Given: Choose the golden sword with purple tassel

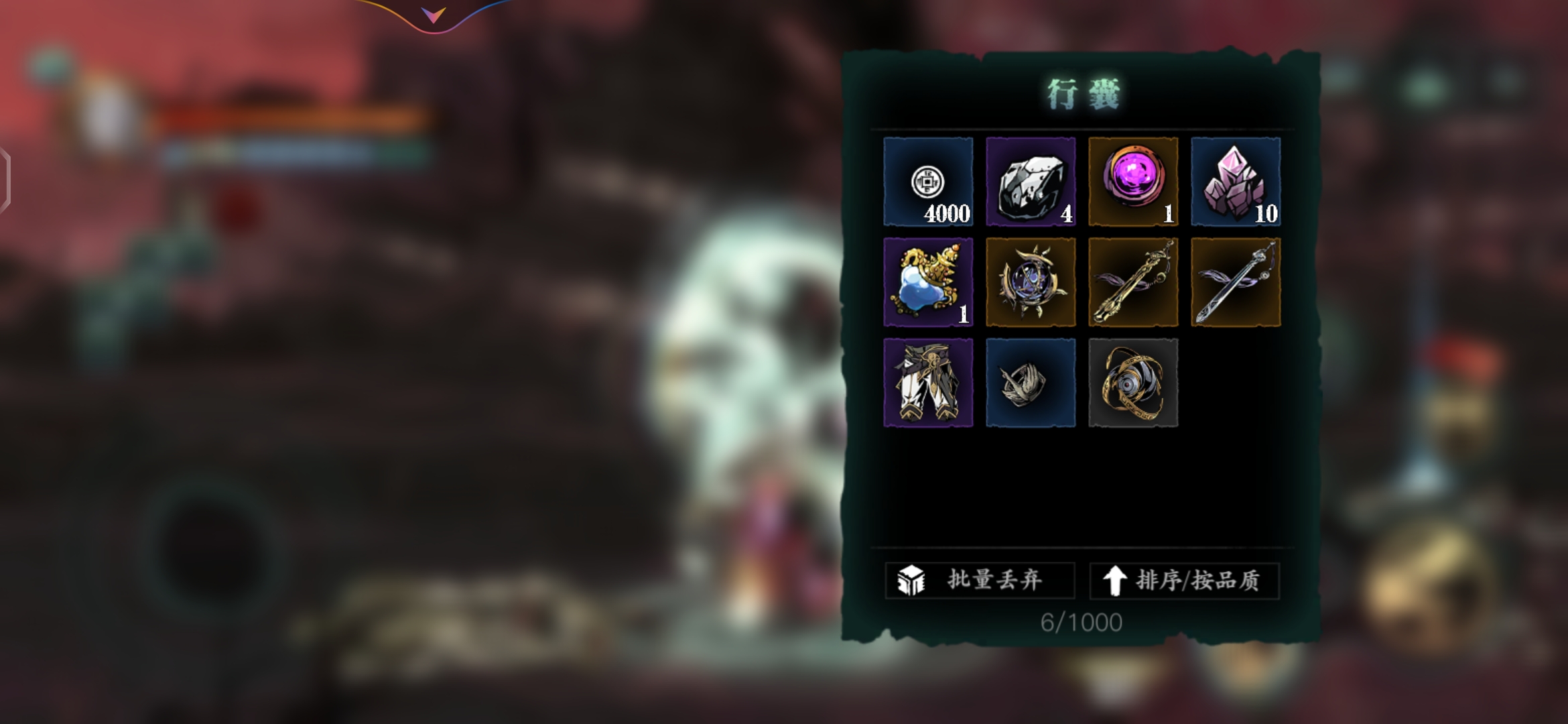Looking at the screenshot, I should point(1133,282).
